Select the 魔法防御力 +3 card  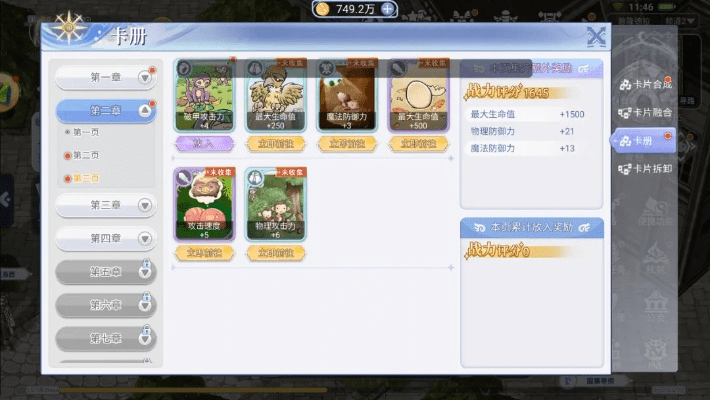point(346,94)
